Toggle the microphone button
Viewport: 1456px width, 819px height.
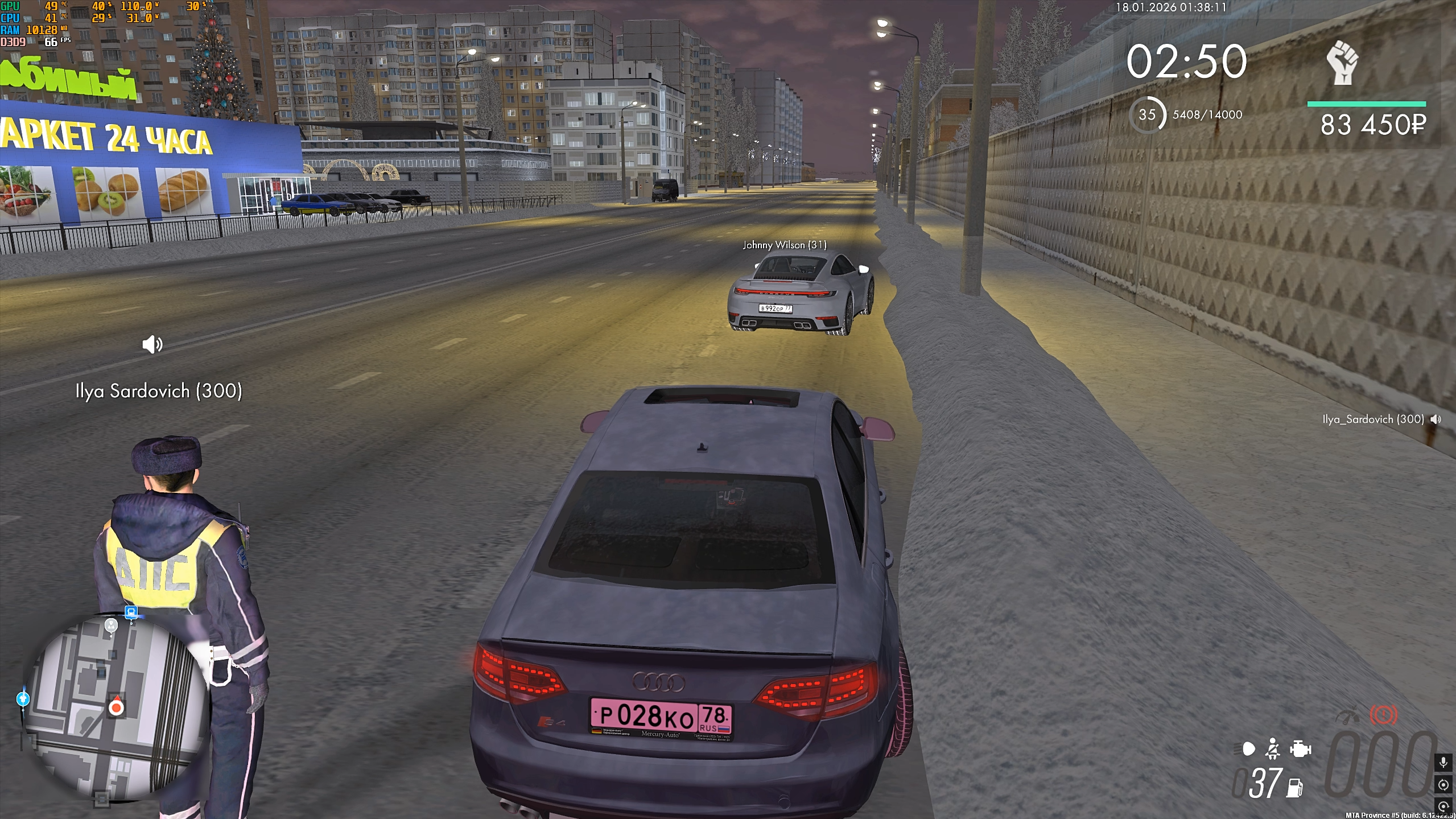tap(1443, 762)
